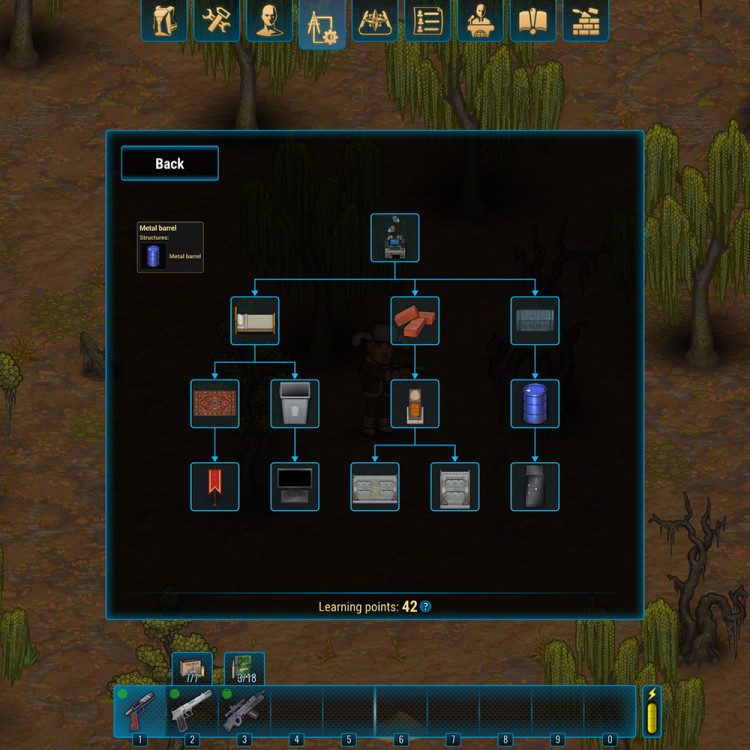Select the red bricks technology node
The image size is (750, 750).
click(x=415, y=321)
